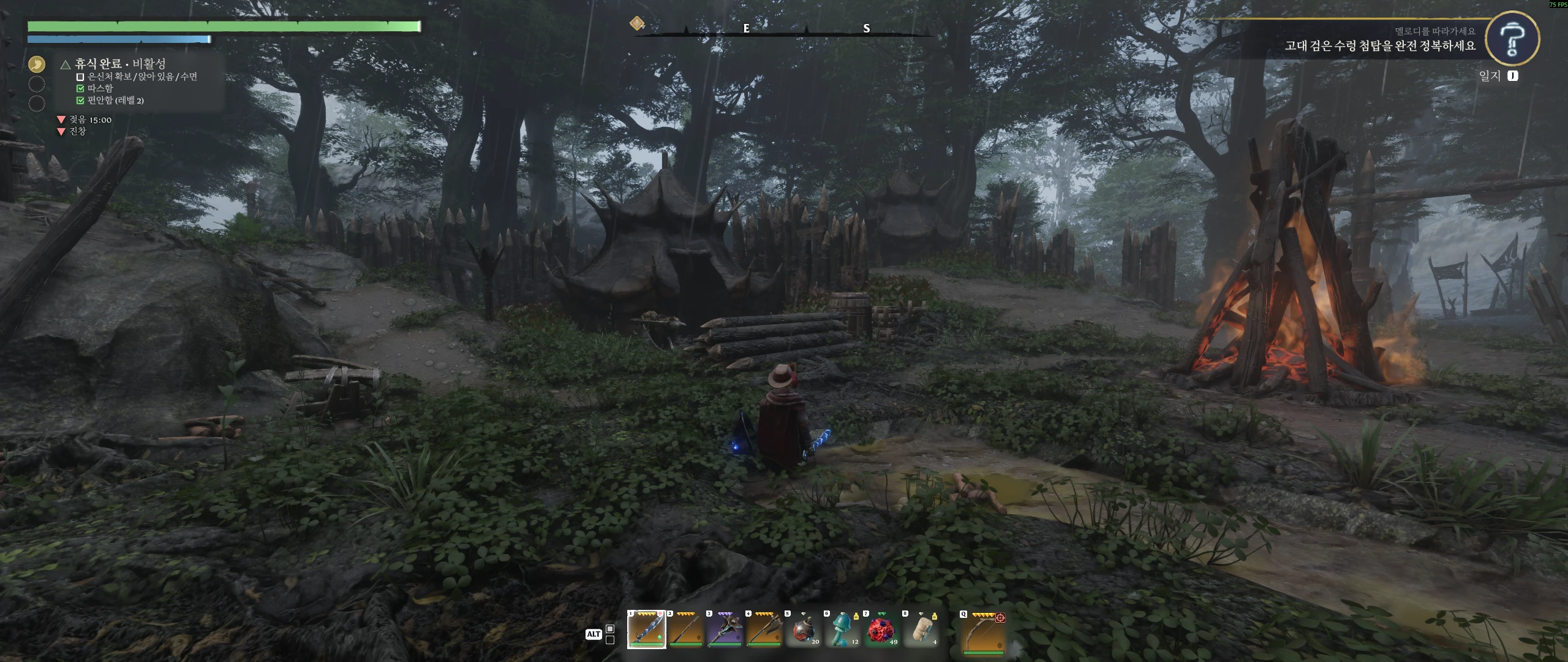Use the teal mushroom stack of 12

[x=842, y=630]
